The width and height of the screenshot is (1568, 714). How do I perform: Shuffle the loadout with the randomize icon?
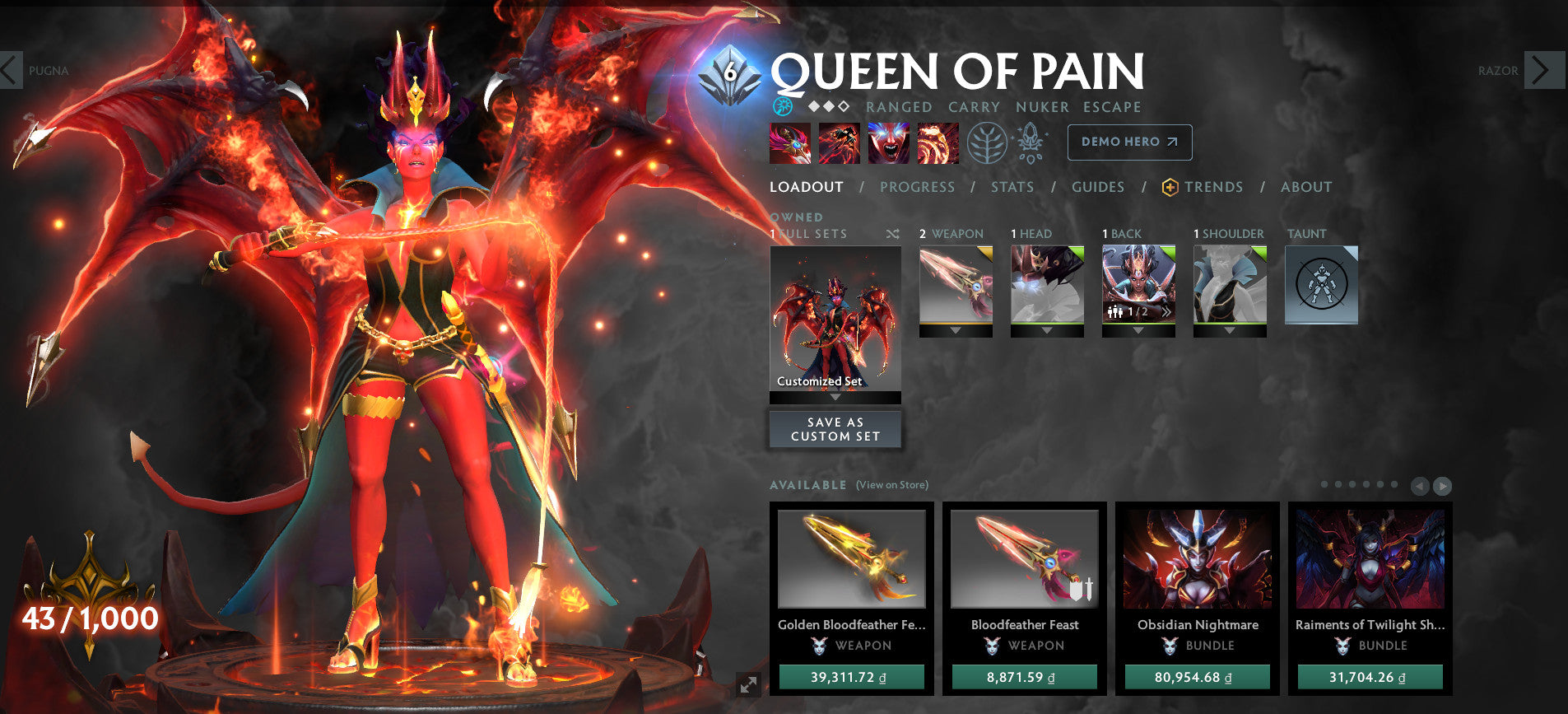(x=891, y=234)
